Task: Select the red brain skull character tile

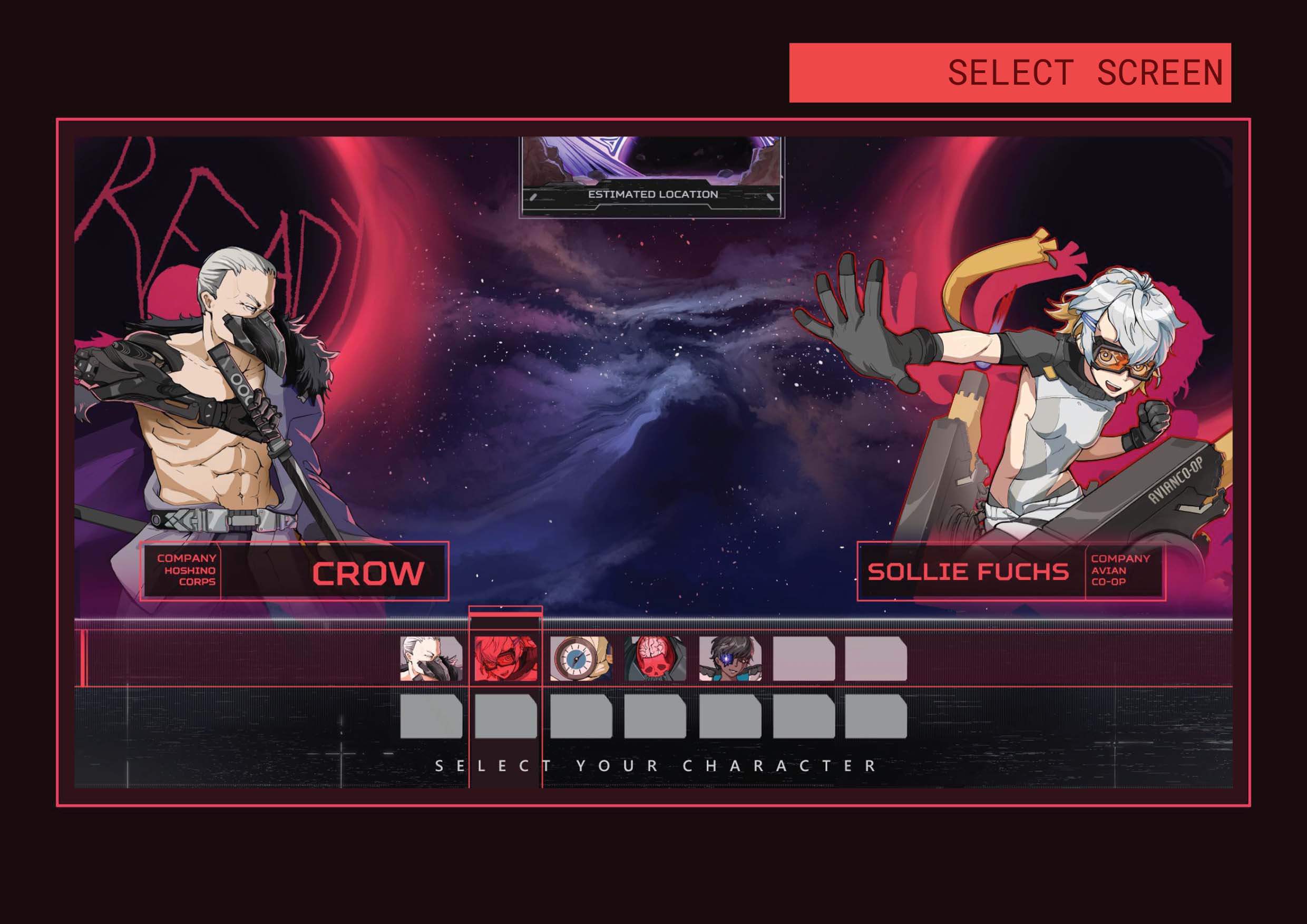Action: click(x=655, y=659)
